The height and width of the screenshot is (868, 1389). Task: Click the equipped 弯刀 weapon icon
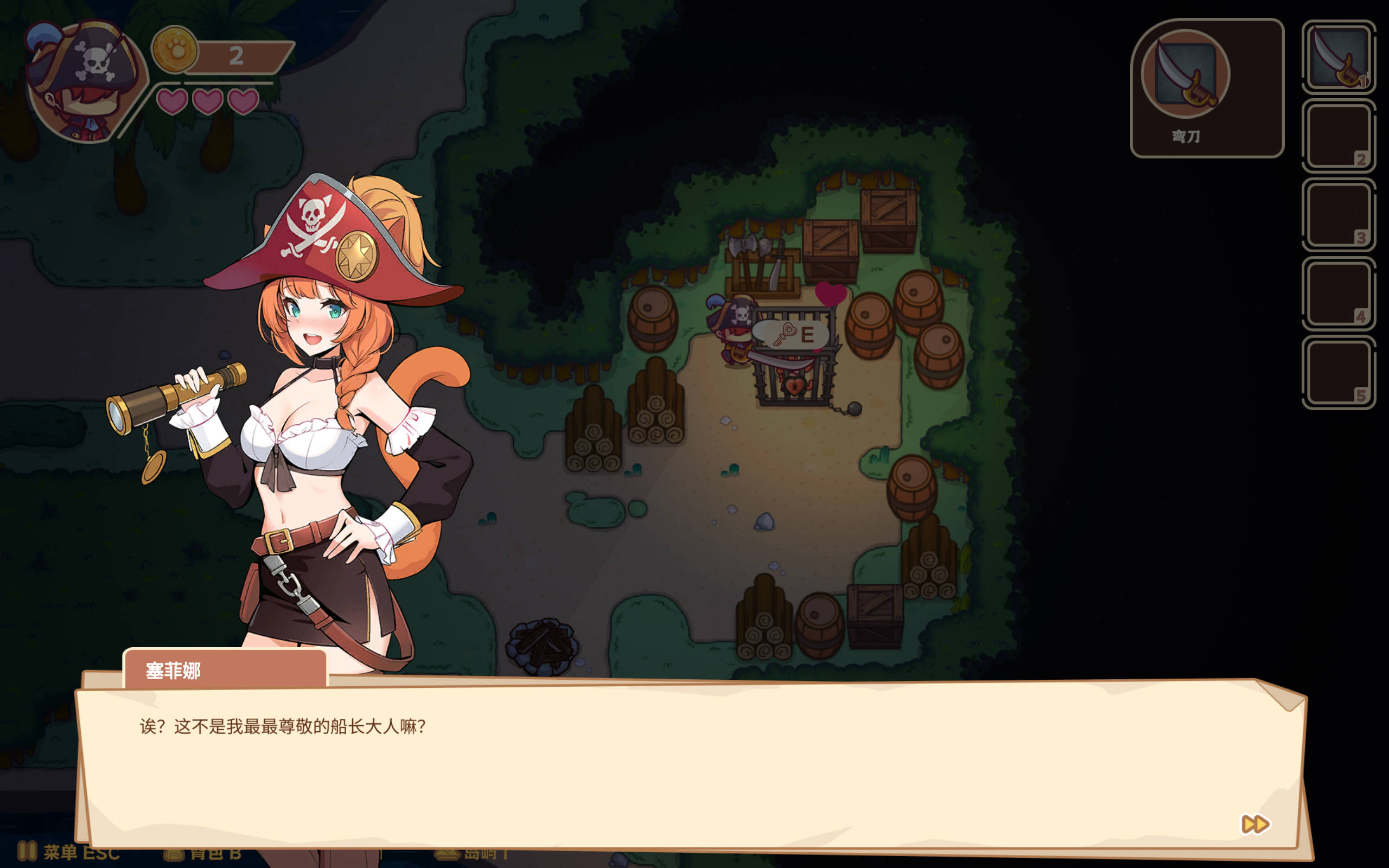coord(1185,74)
